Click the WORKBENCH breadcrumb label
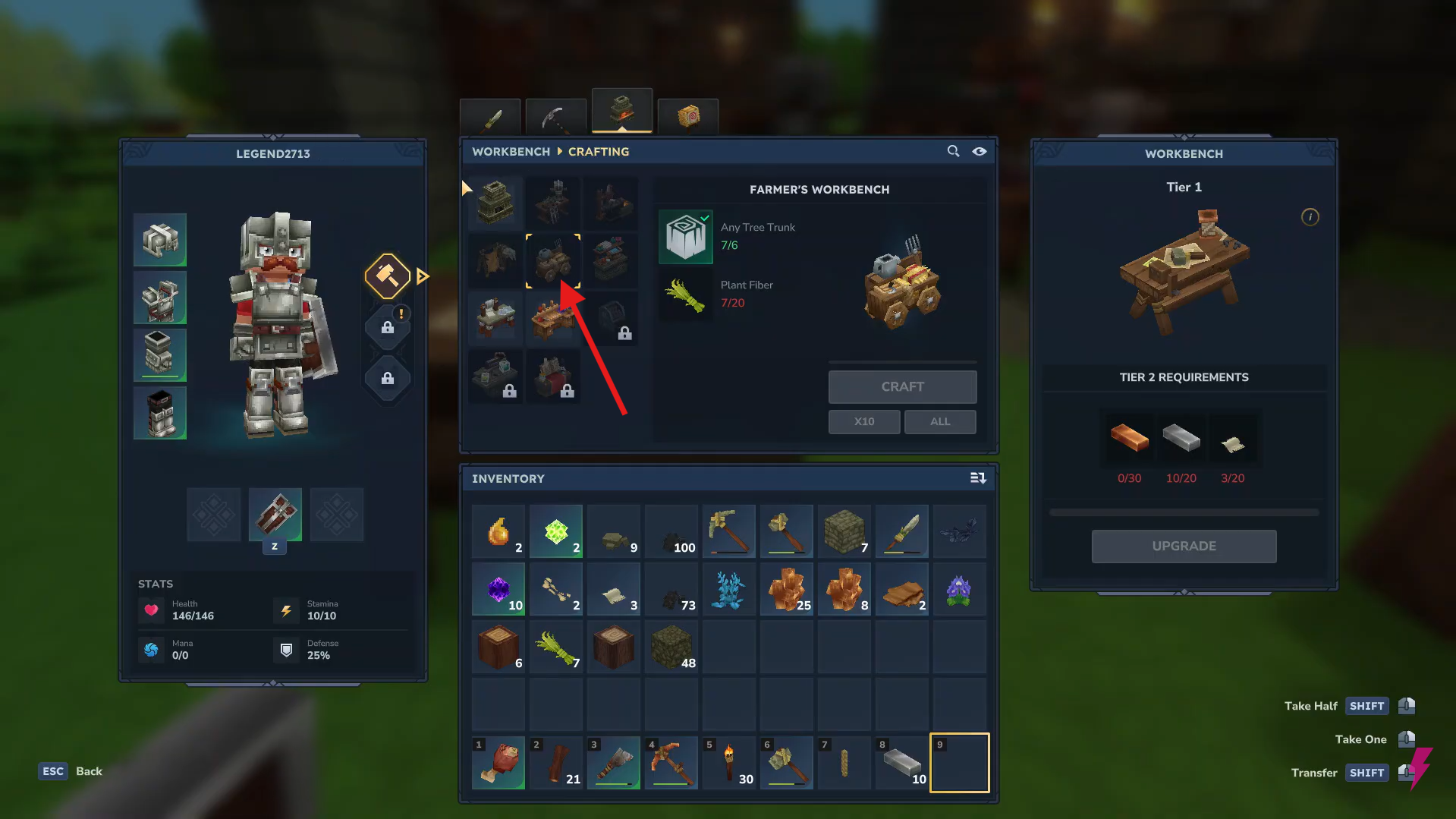Viewport: 1456px width, 819px height. coord(510,151)
